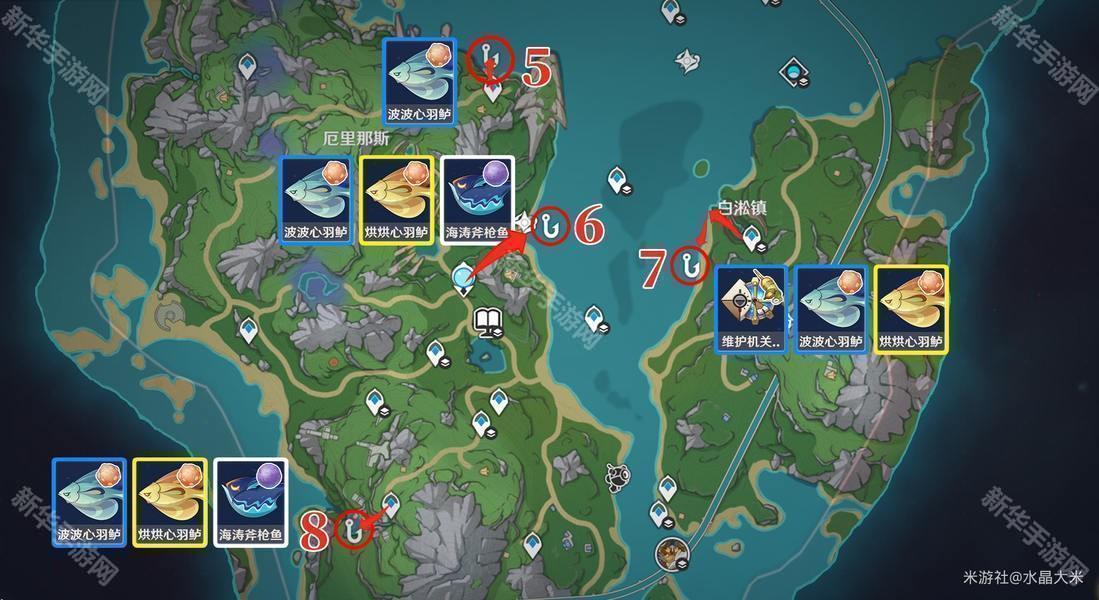Click the fishing spot marker numbered 7
Image resolution: width=1099 pixels, height=600 pixels.
click(x=689, y=265)
